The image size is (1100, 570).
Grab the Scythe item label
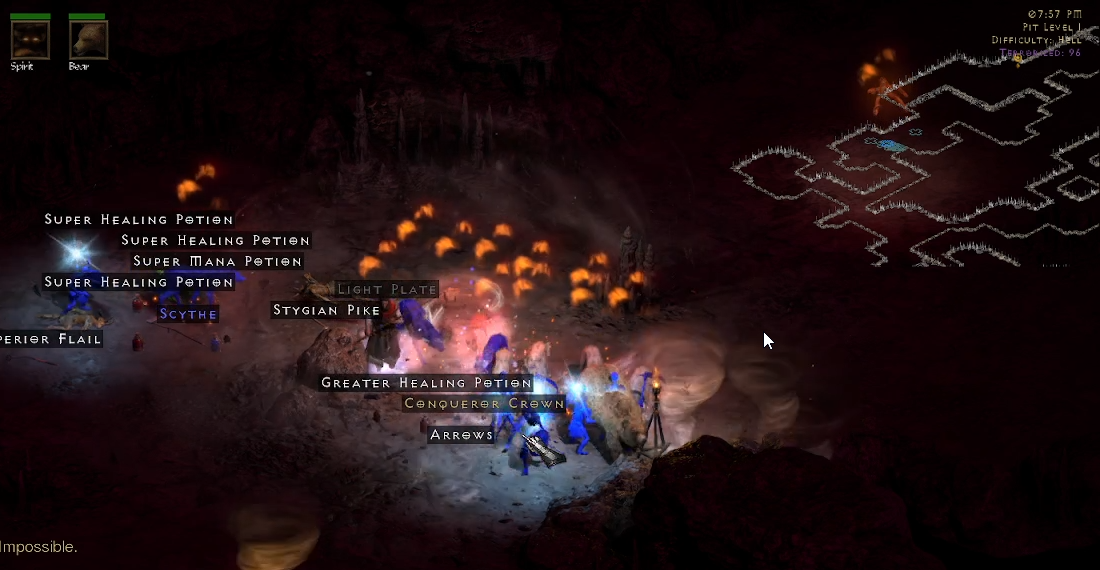click(x=188, y=314)
